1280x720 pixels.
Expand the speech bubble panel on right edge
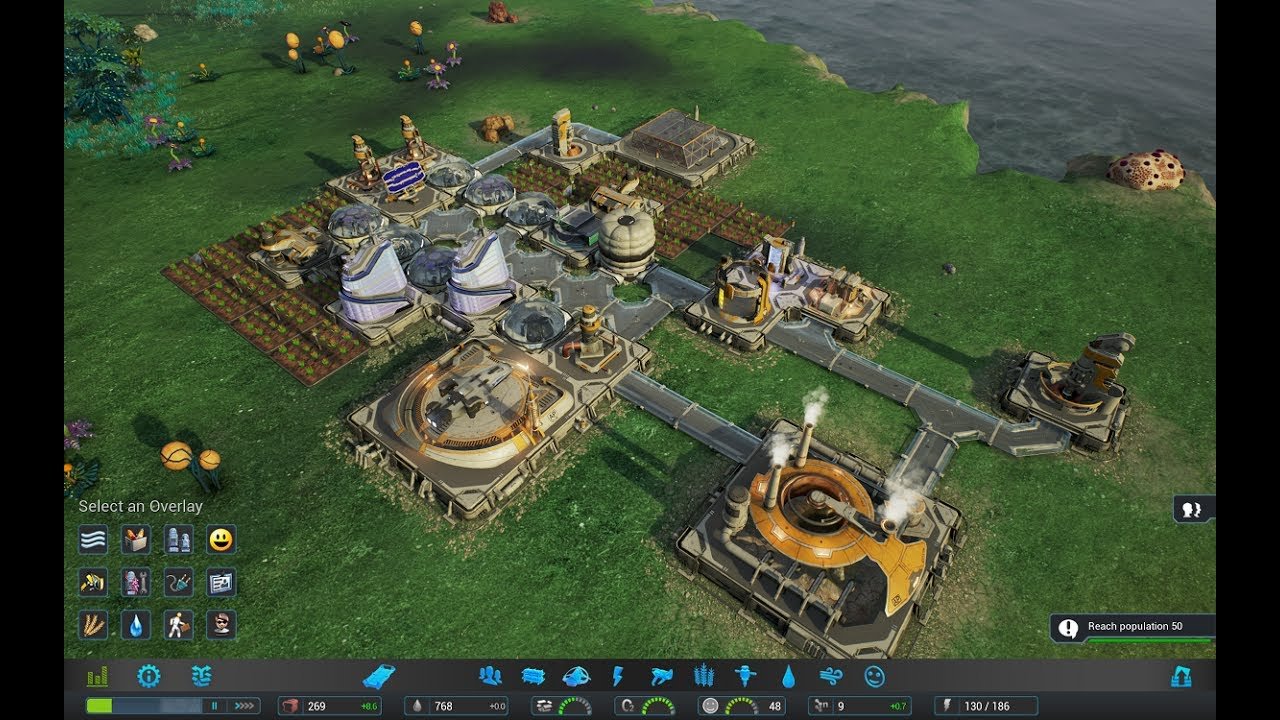click(1190, 510)
